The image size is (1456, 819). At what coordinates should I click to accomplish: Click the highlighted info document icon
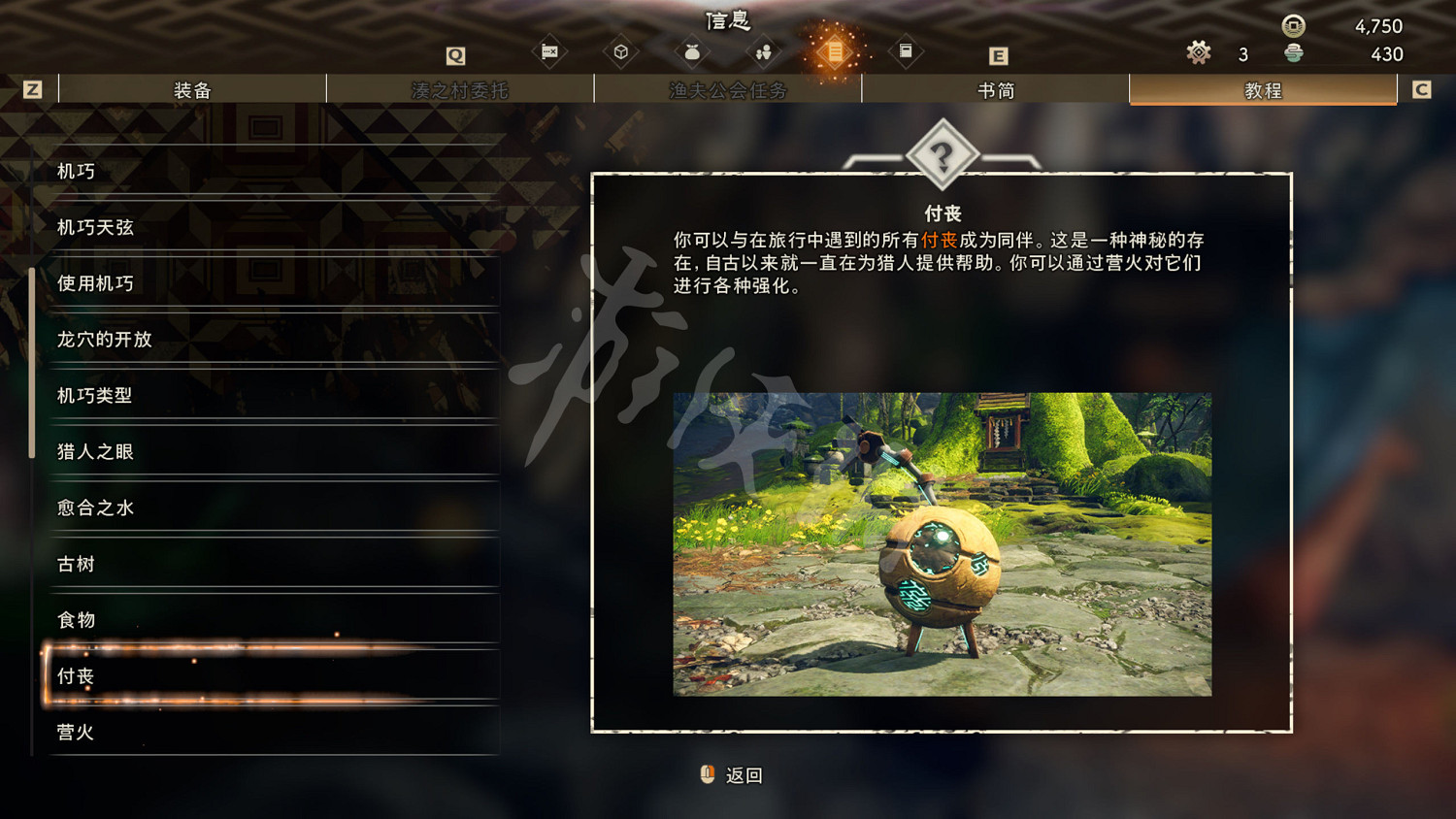(835, 53)
